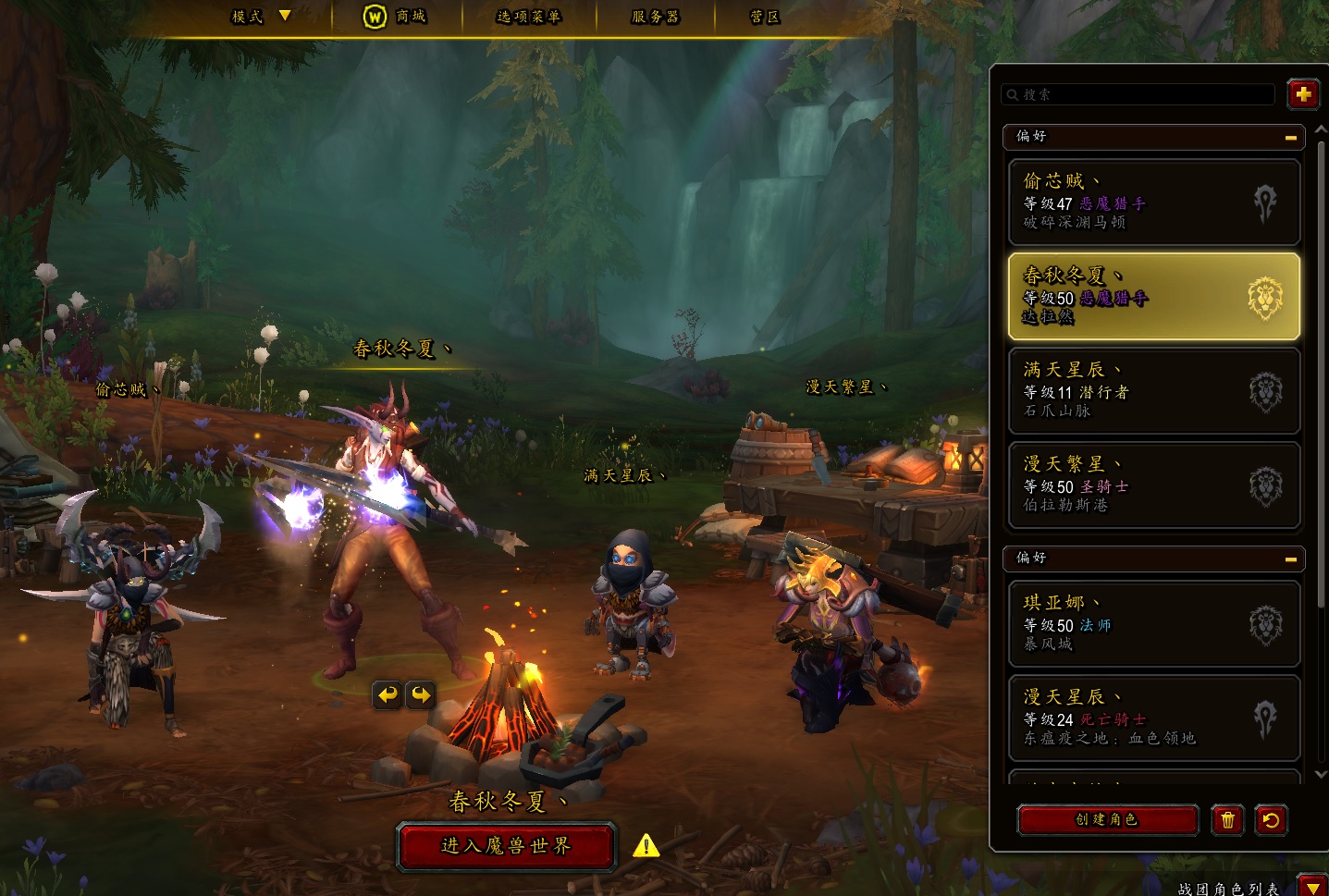The image size is (1329, 896).
Task: Select character 春秋冬夏 level 50
Action: 1153,296
